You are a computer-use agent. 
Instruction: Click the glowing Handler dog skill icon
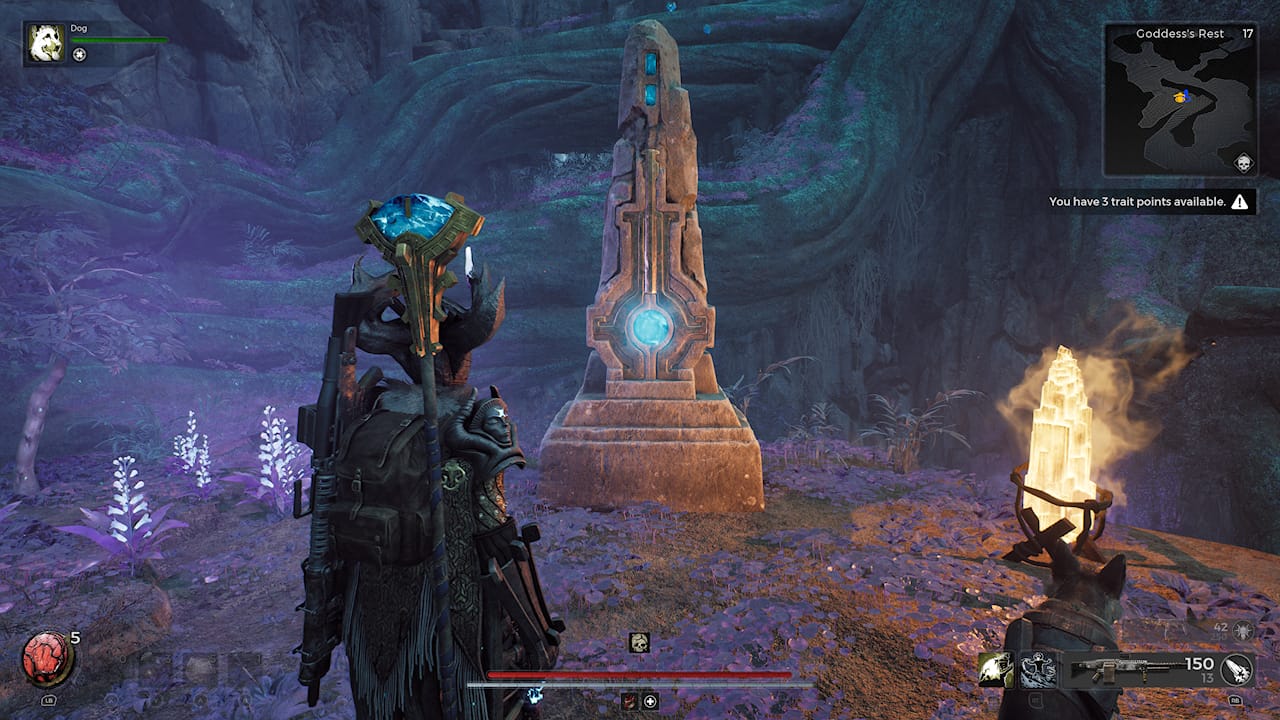coord(996,668)
